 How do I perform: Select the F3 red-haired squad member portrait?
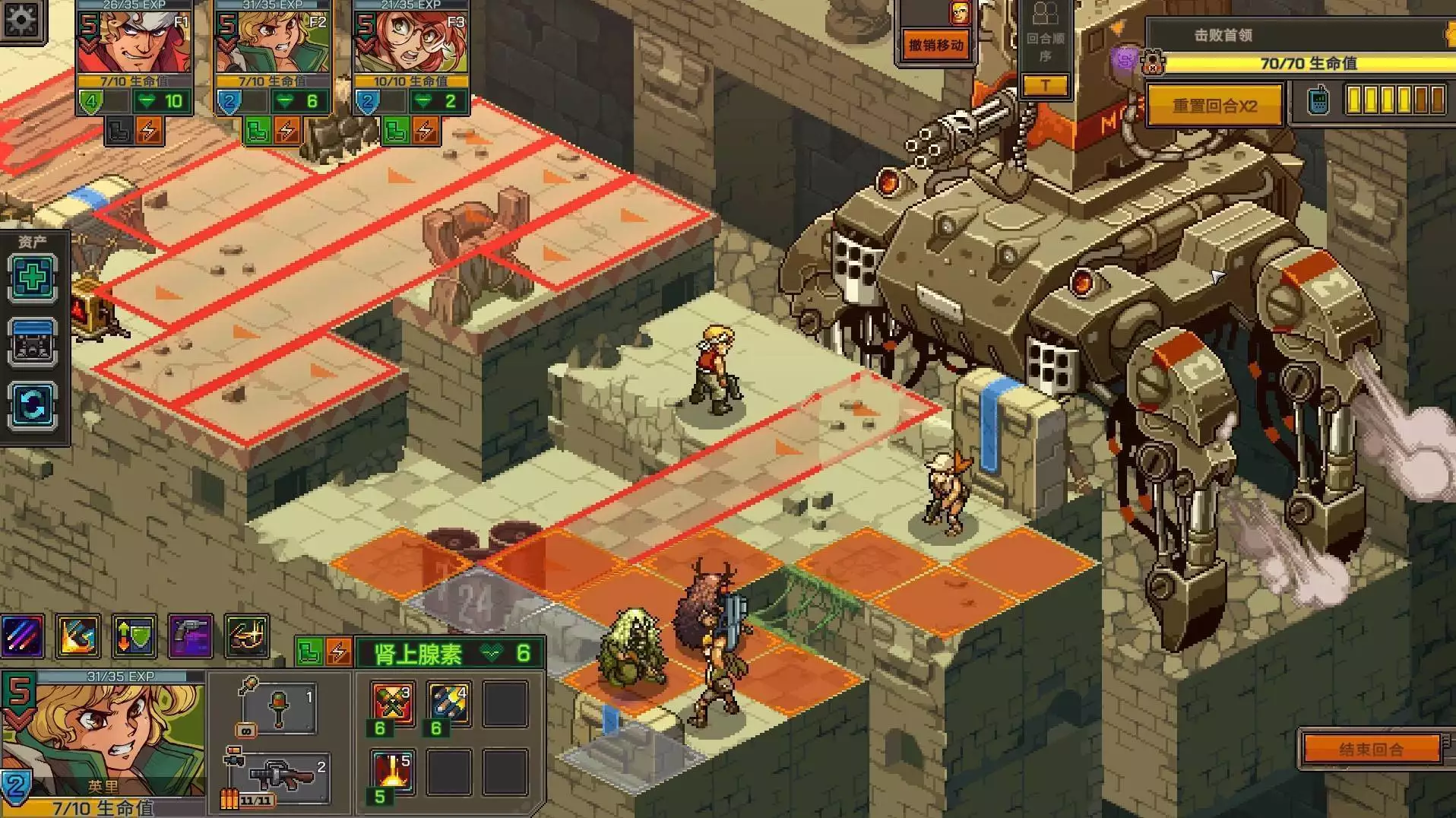[411, 42]
